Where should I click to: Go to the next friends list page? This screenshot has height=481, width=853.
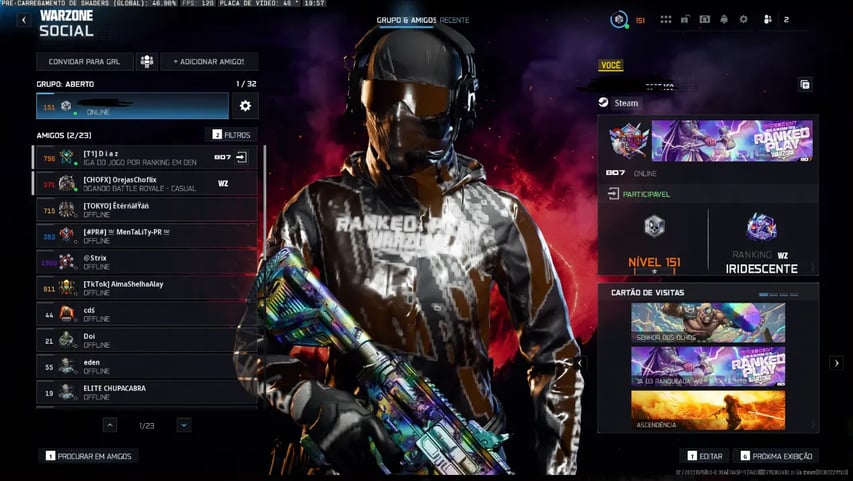[x=184, y=425]
